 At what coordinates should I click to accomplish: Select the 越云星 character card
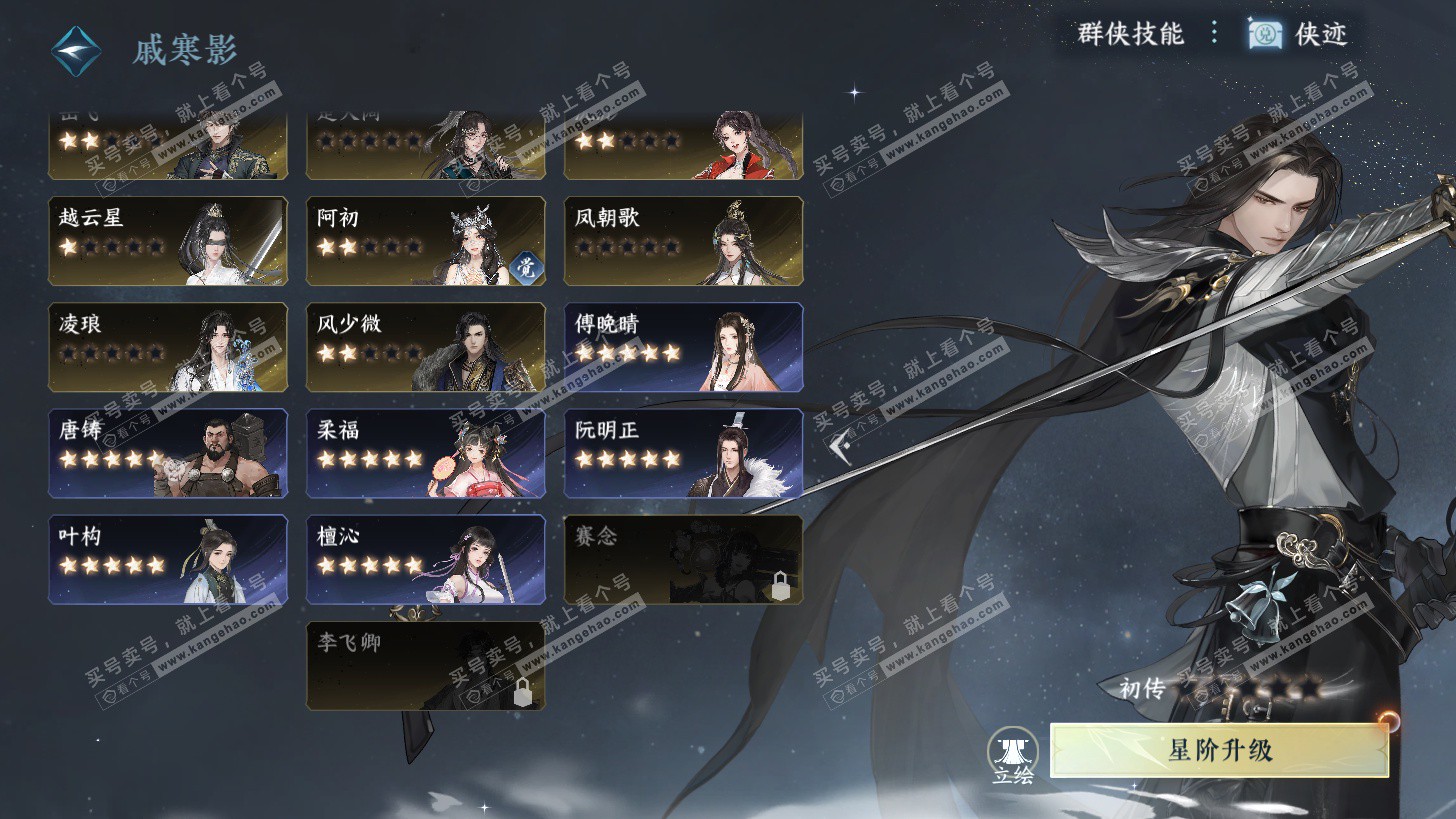point(168,241)
